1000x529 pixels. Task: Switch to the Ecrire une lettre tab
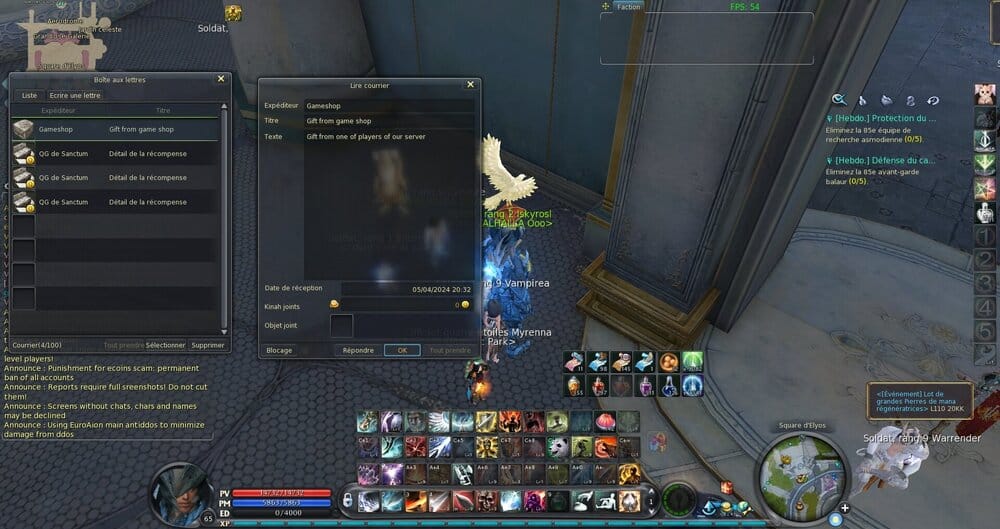point(75,96)
